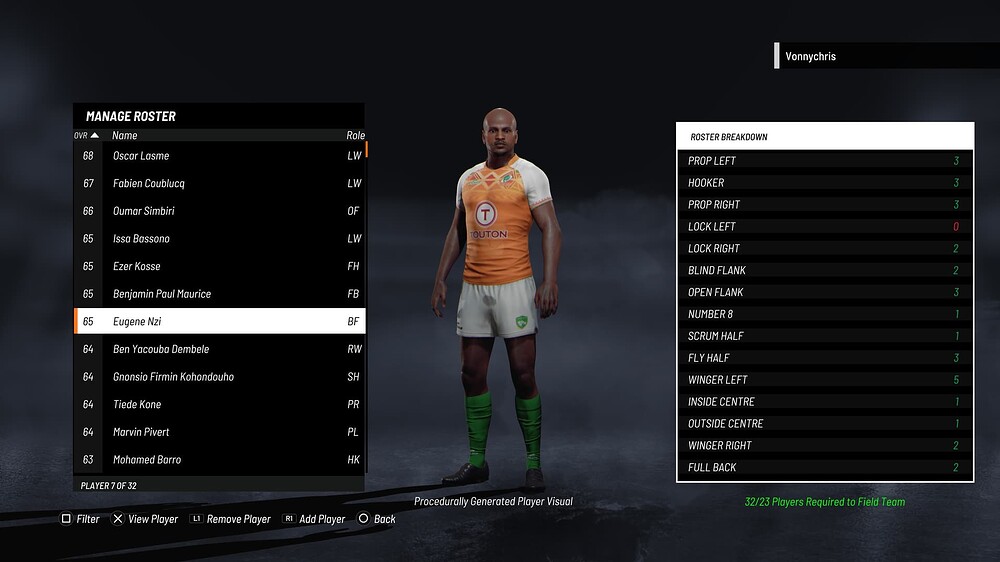Select Oscar Lasme in the roster
The width and height of the screenshot is (1000, 562).
(x=219, y=156)
